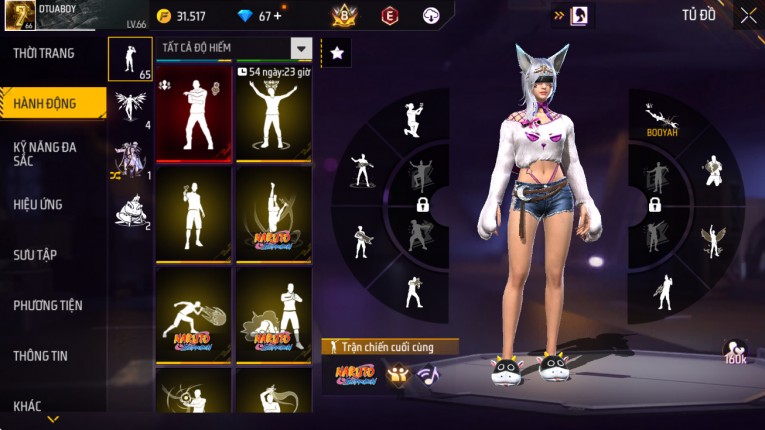Choose the red-background emote tile
Viewport: 765px width, 430px height.
(194, 112)
